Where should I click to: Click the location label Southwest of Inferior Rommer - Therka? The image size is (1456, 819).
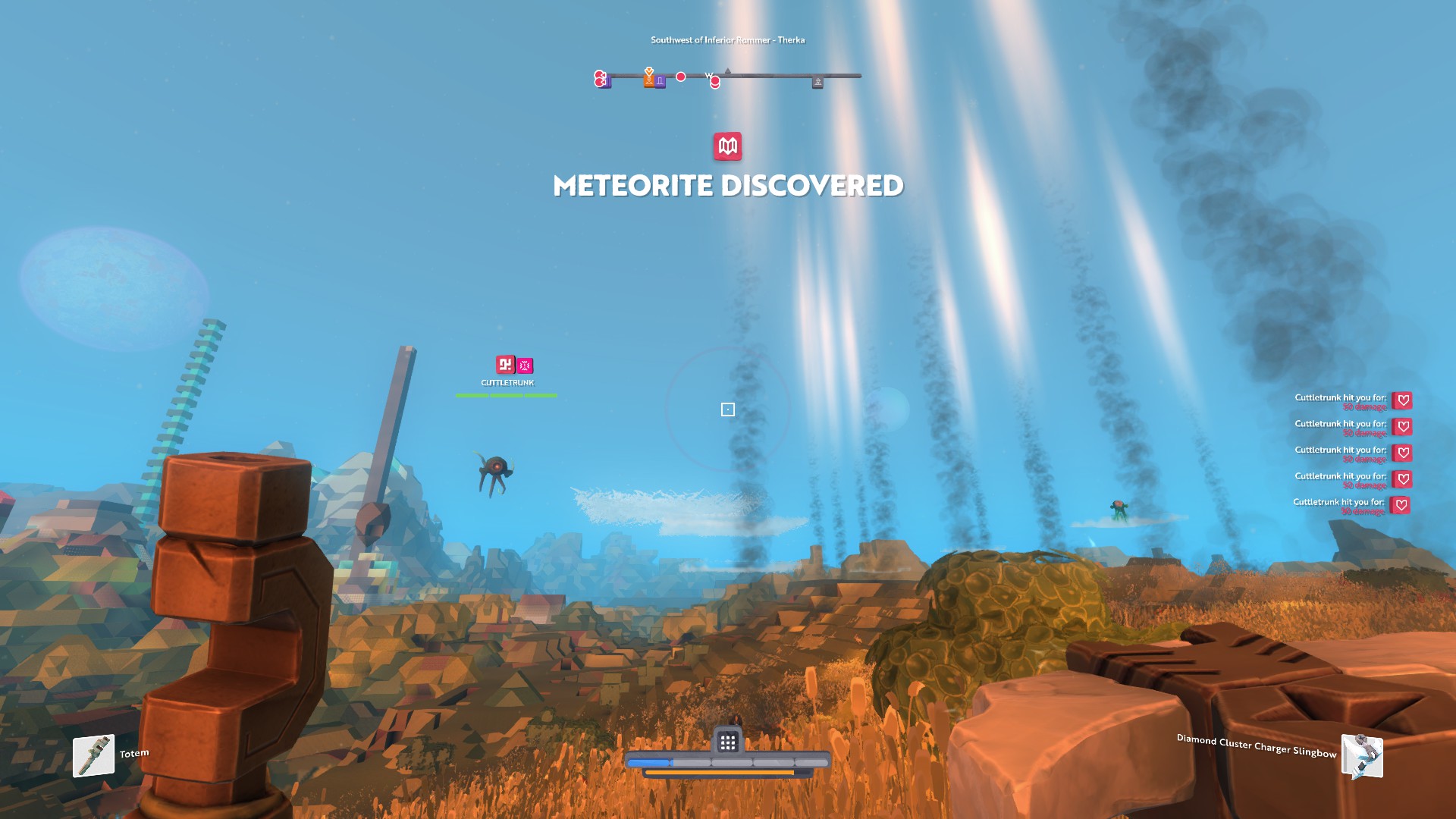pyautogui.click(x=728, y=40)
